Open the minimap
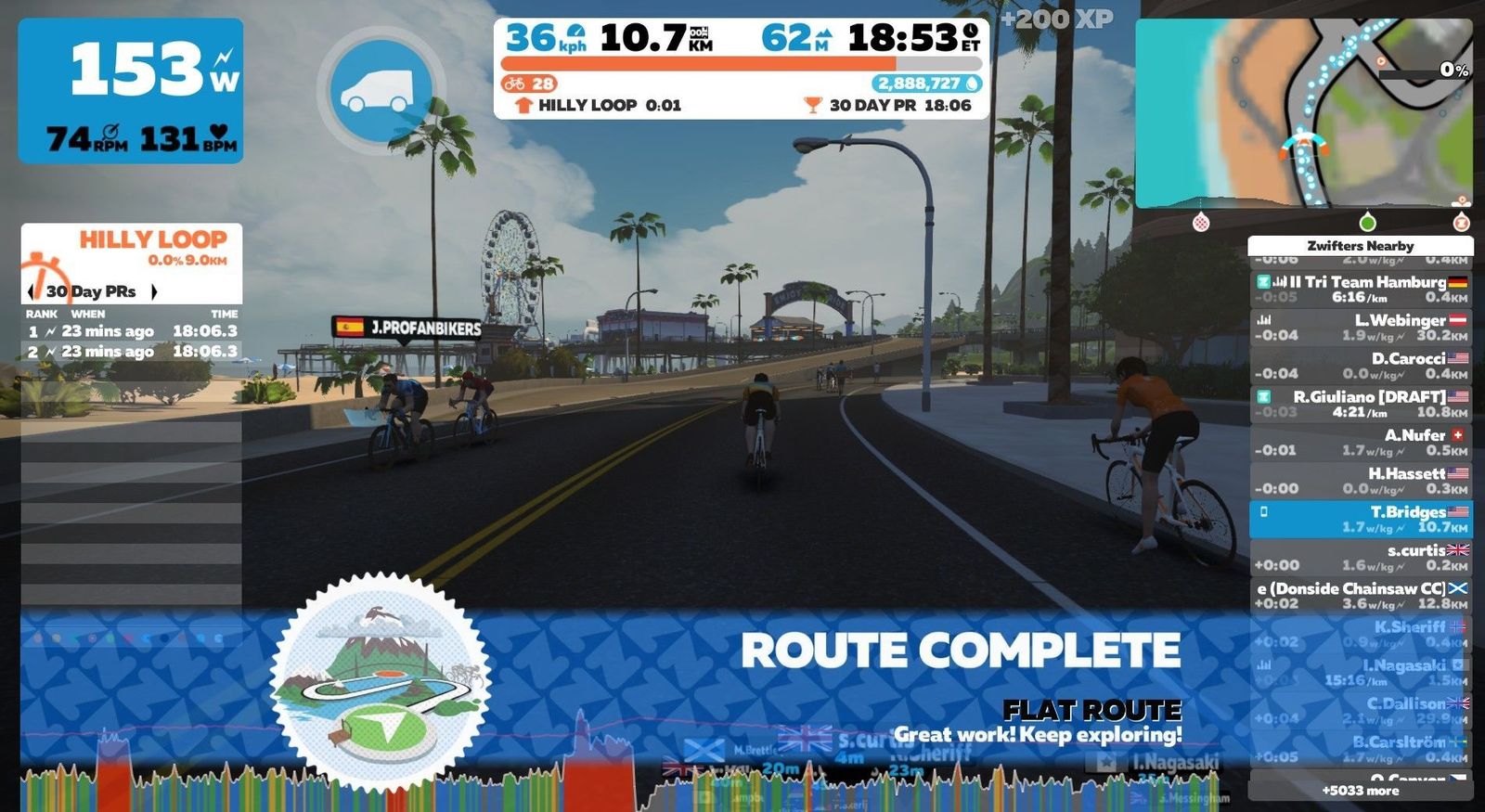1485x812 pixels. [1303, 113]
